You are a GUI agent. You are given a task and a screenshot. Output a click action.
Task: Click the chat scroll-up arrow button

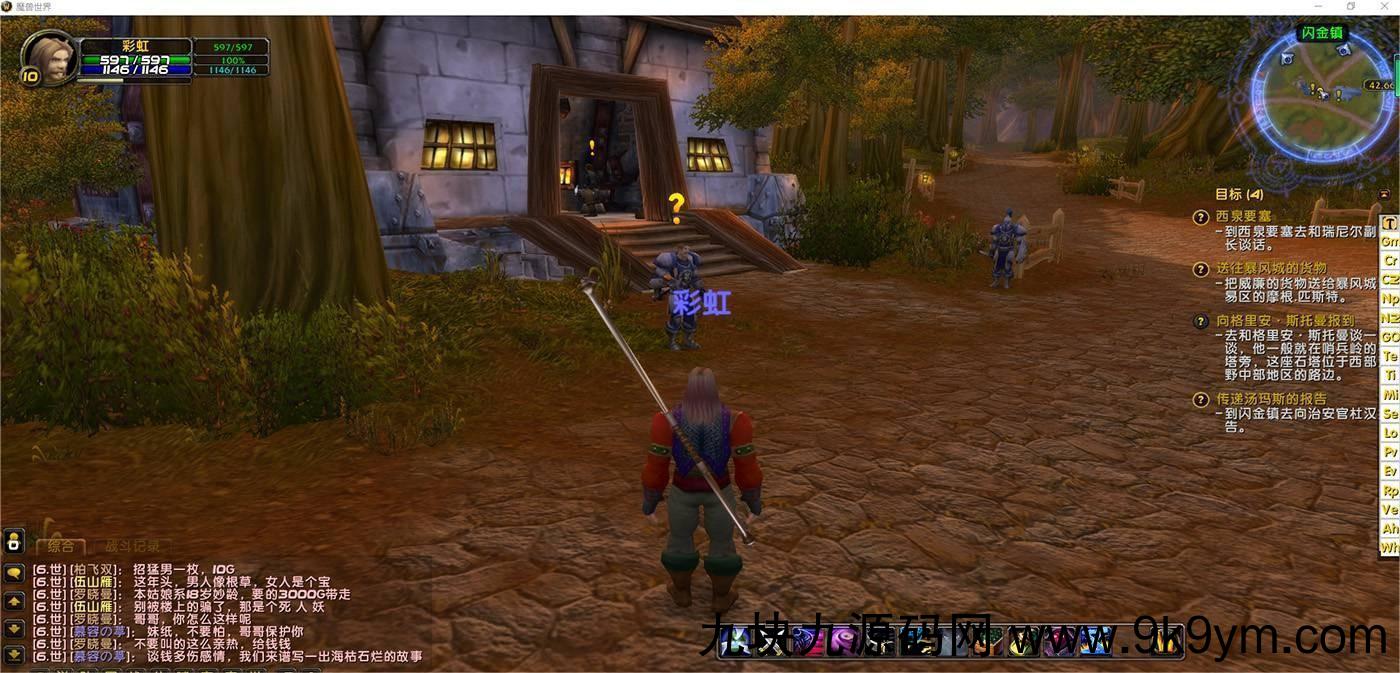[x=14, y=601]
